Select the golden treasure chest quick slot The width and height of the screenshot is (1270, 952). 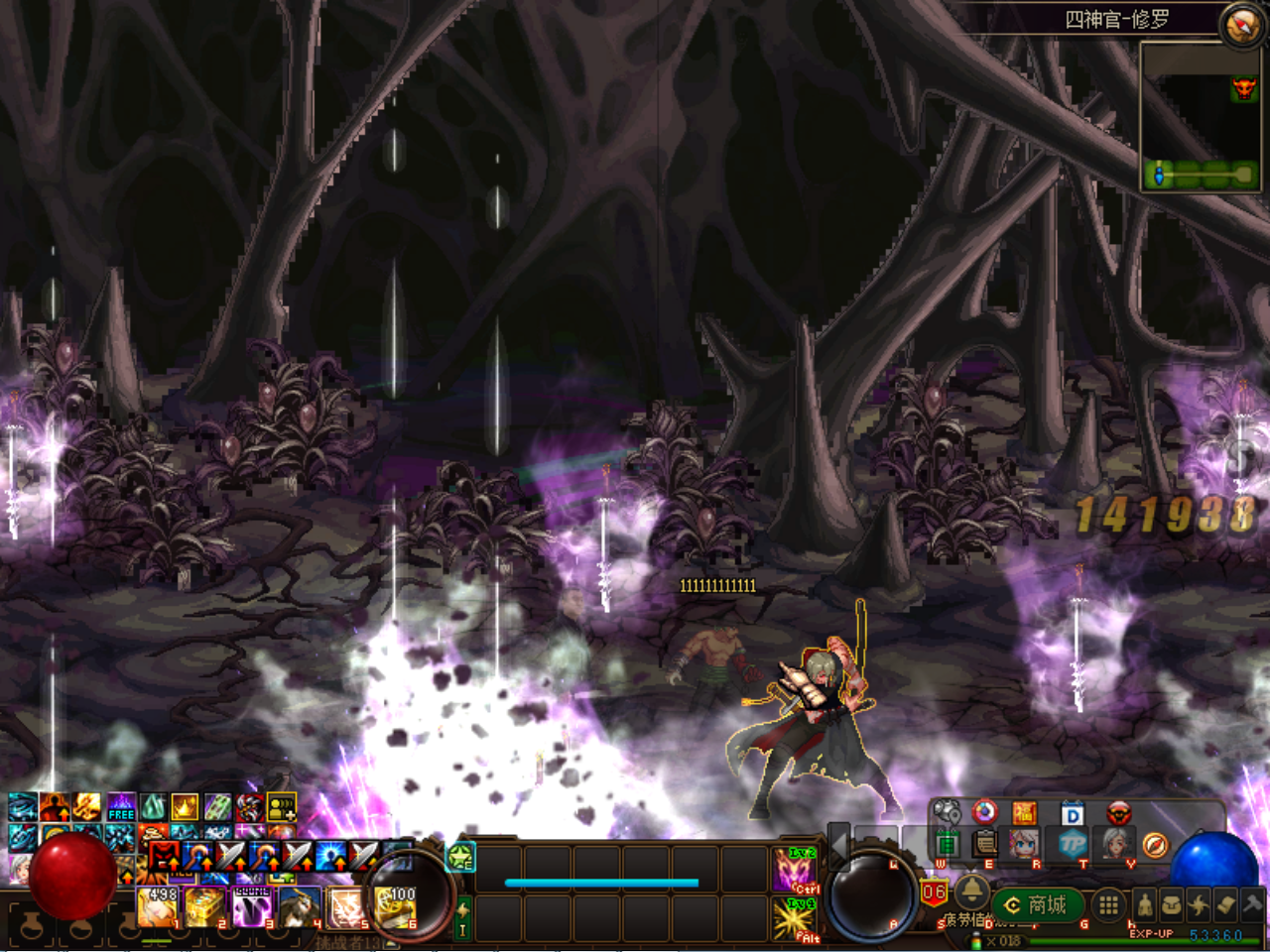(205, 906)
